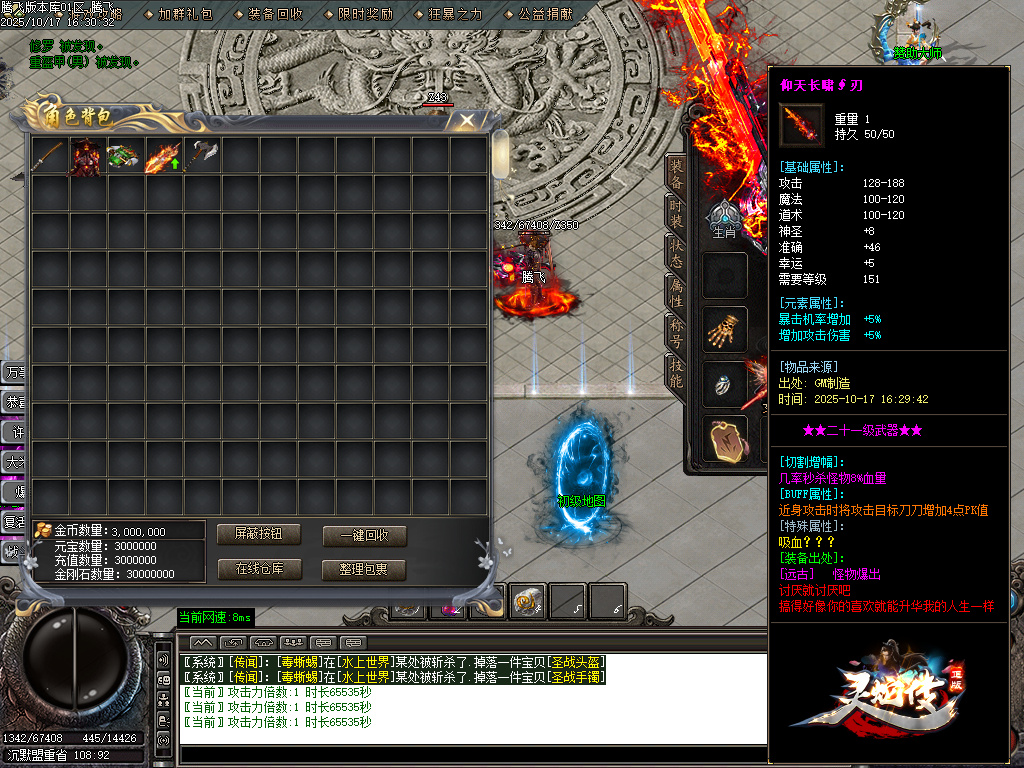Switch to the 时装 fashion tab
Image resolution: width=1024 pixels, height=768 pixels.
677,214
